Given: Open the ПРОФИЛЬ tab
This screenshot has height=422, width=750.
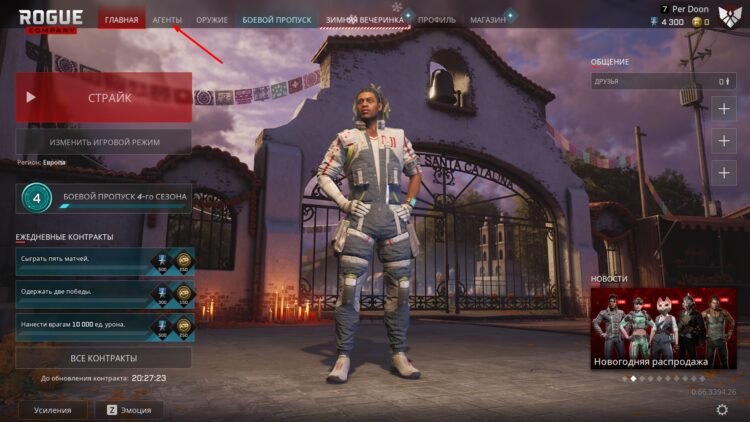Looking at the screenshot, I should pos(437,20).
